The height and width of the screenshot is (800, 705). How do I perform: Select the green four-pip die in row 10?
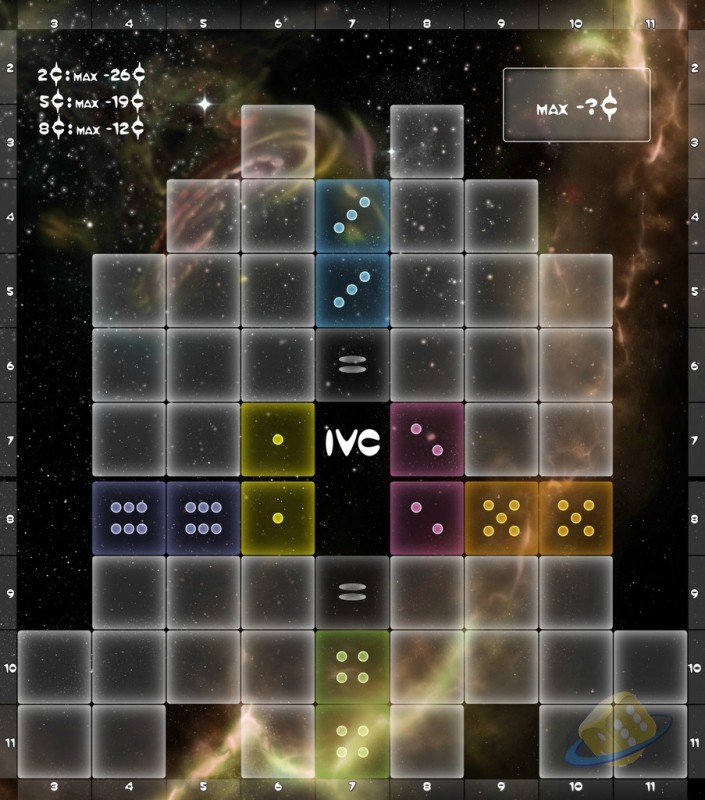(x=352, y=667)
